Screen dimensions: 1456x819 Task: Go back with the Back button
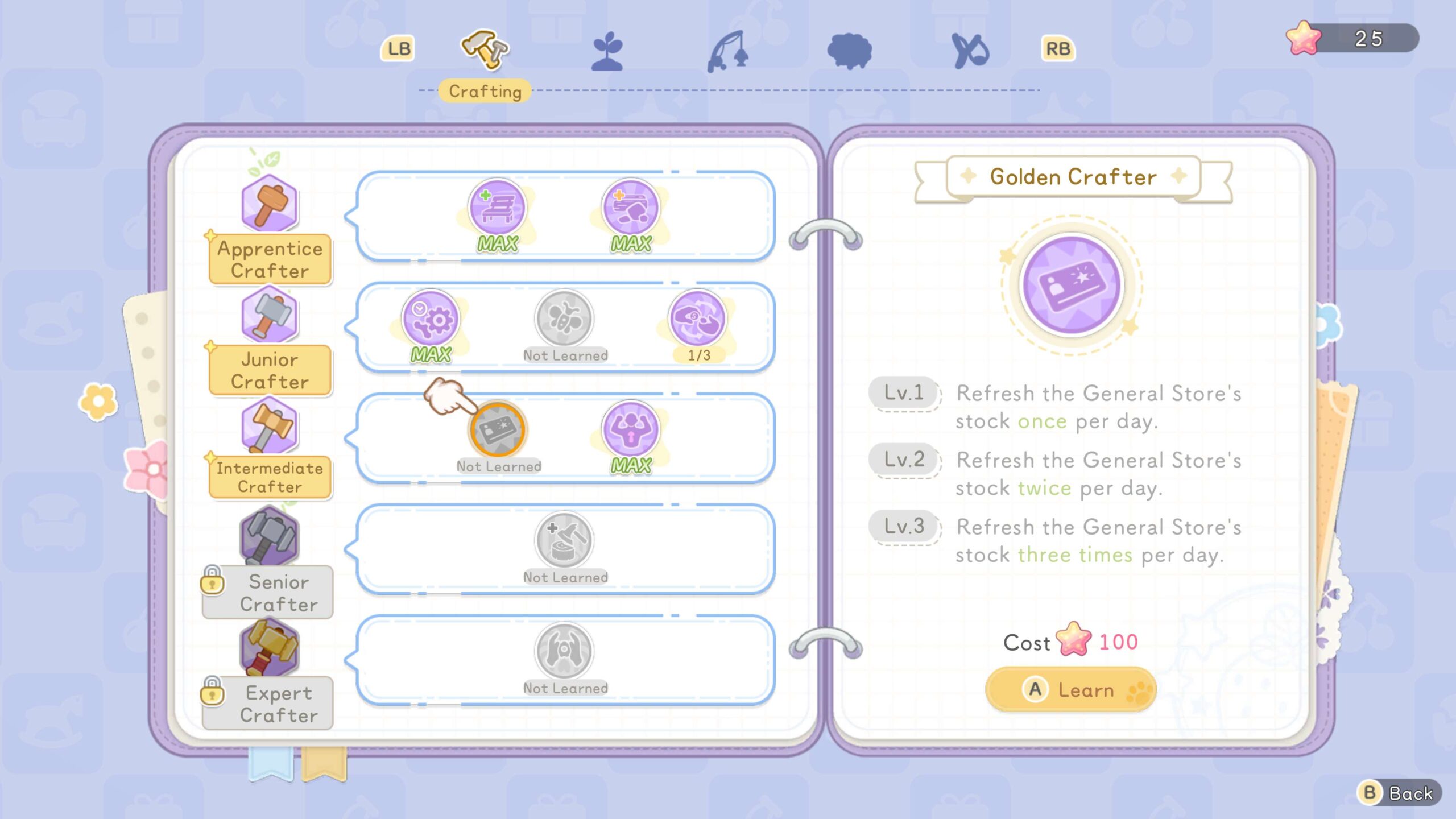tap(1399, 793)
